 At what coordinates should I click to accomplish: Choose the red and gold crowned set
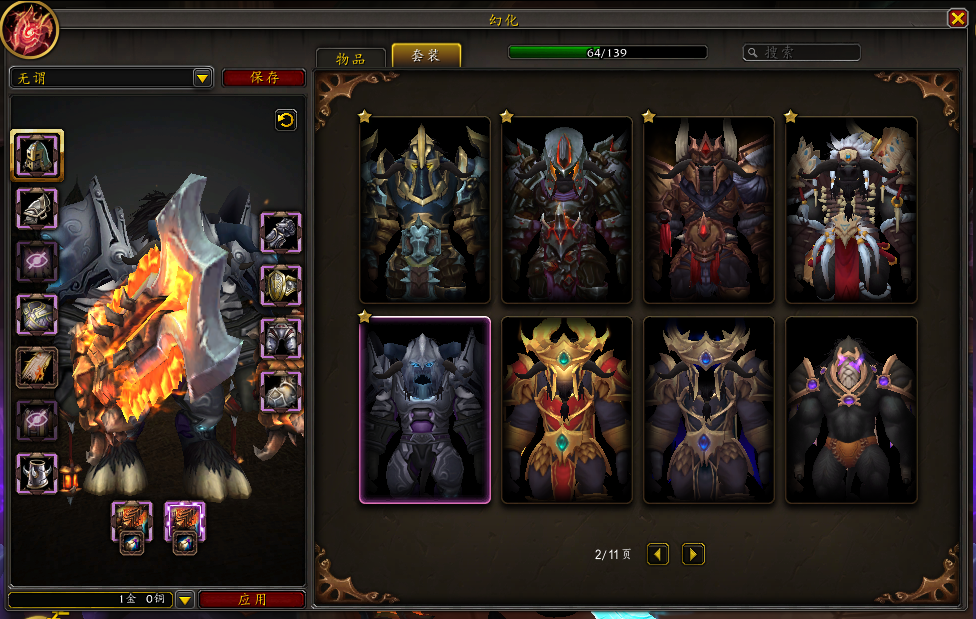click(x=567, y=410)
